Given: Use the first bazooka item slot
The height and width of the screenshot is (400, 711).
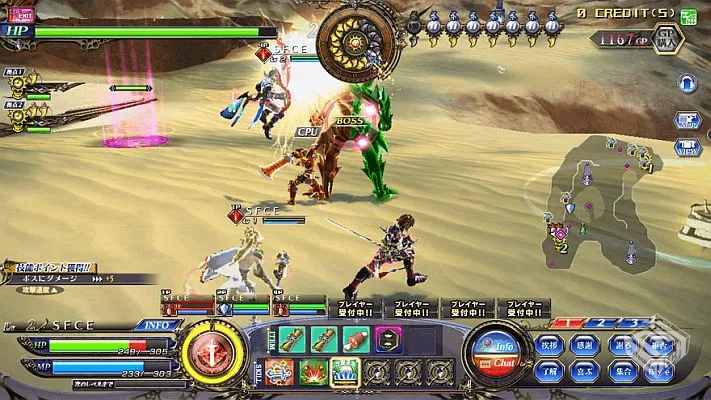Looking at the screenshot, I should pos(292,339).
